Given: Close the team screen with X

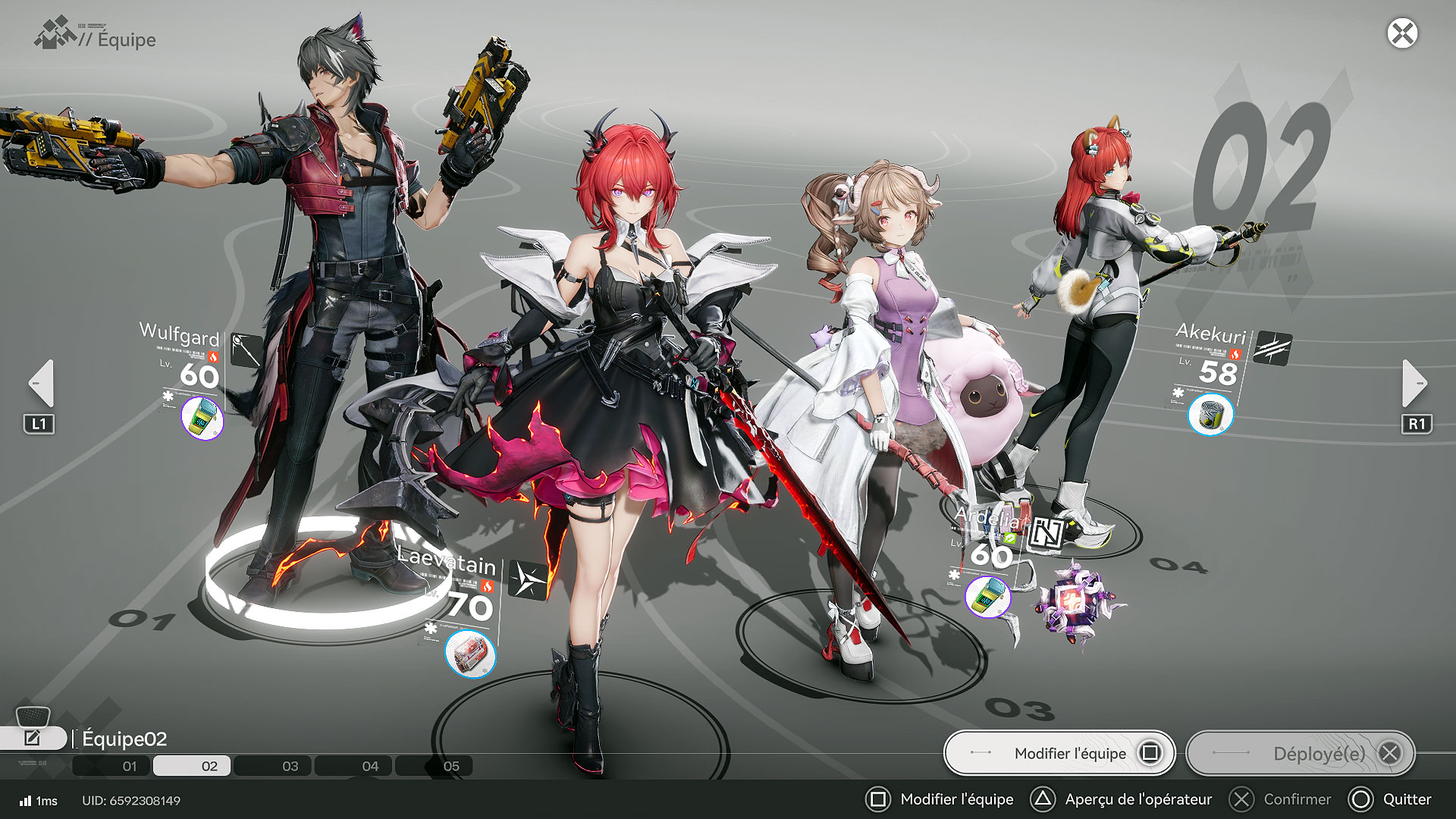Looking at the screenshot, I should [1402, 33].
